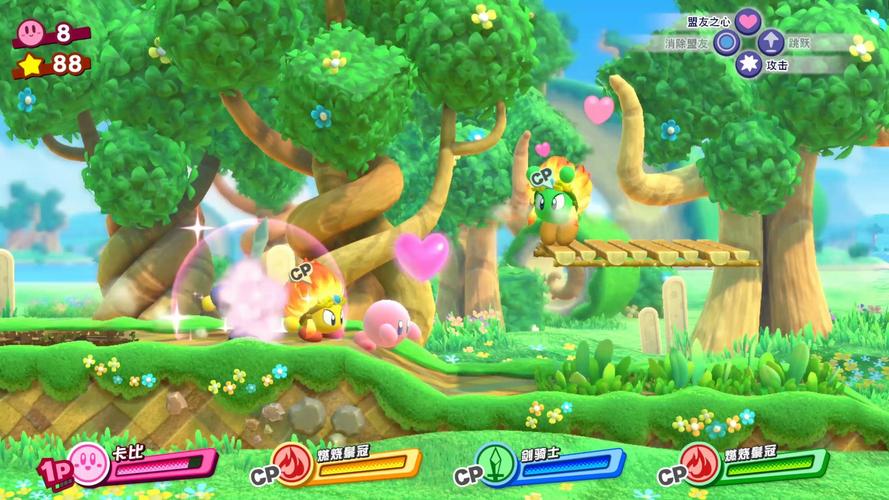Select the fire icon on the green ally panel

[x=700, y=463]
